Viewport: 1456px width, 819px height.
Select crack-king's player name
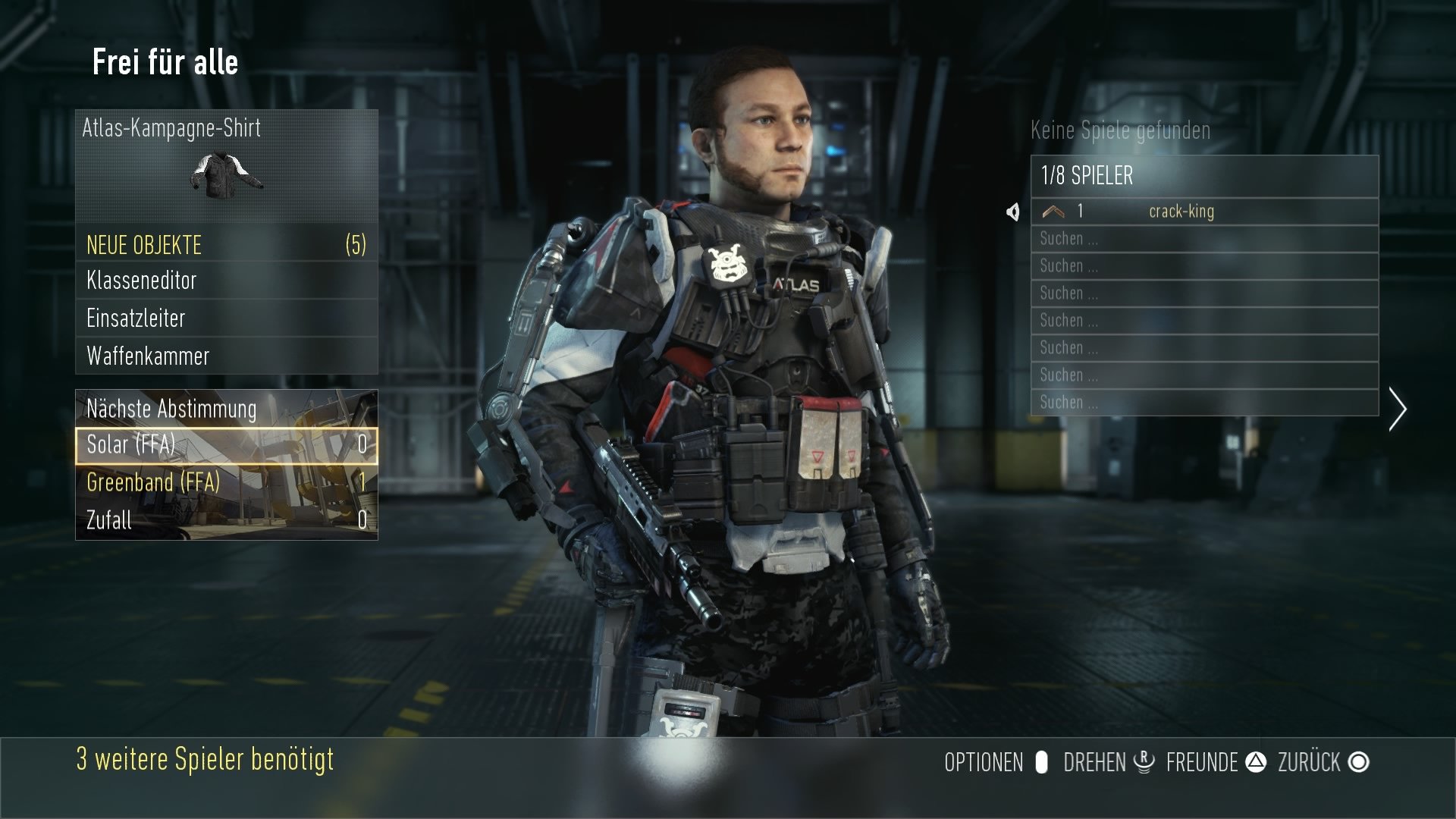coord(1183,212)
